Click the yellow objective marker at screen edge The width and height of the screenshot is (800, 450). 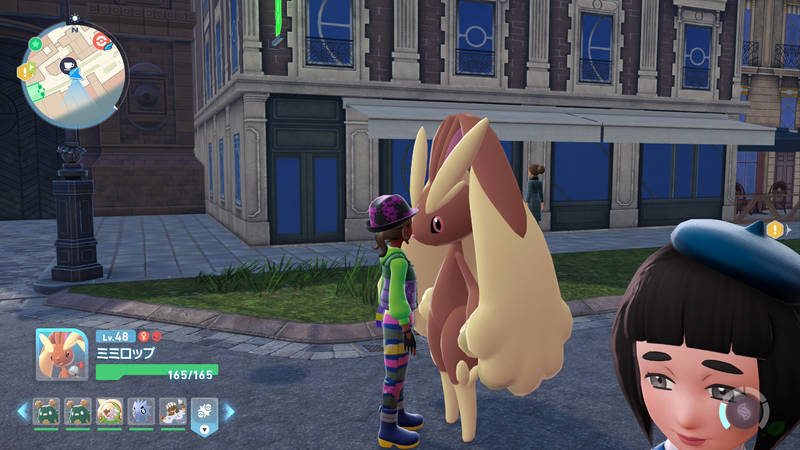(777, 230)
